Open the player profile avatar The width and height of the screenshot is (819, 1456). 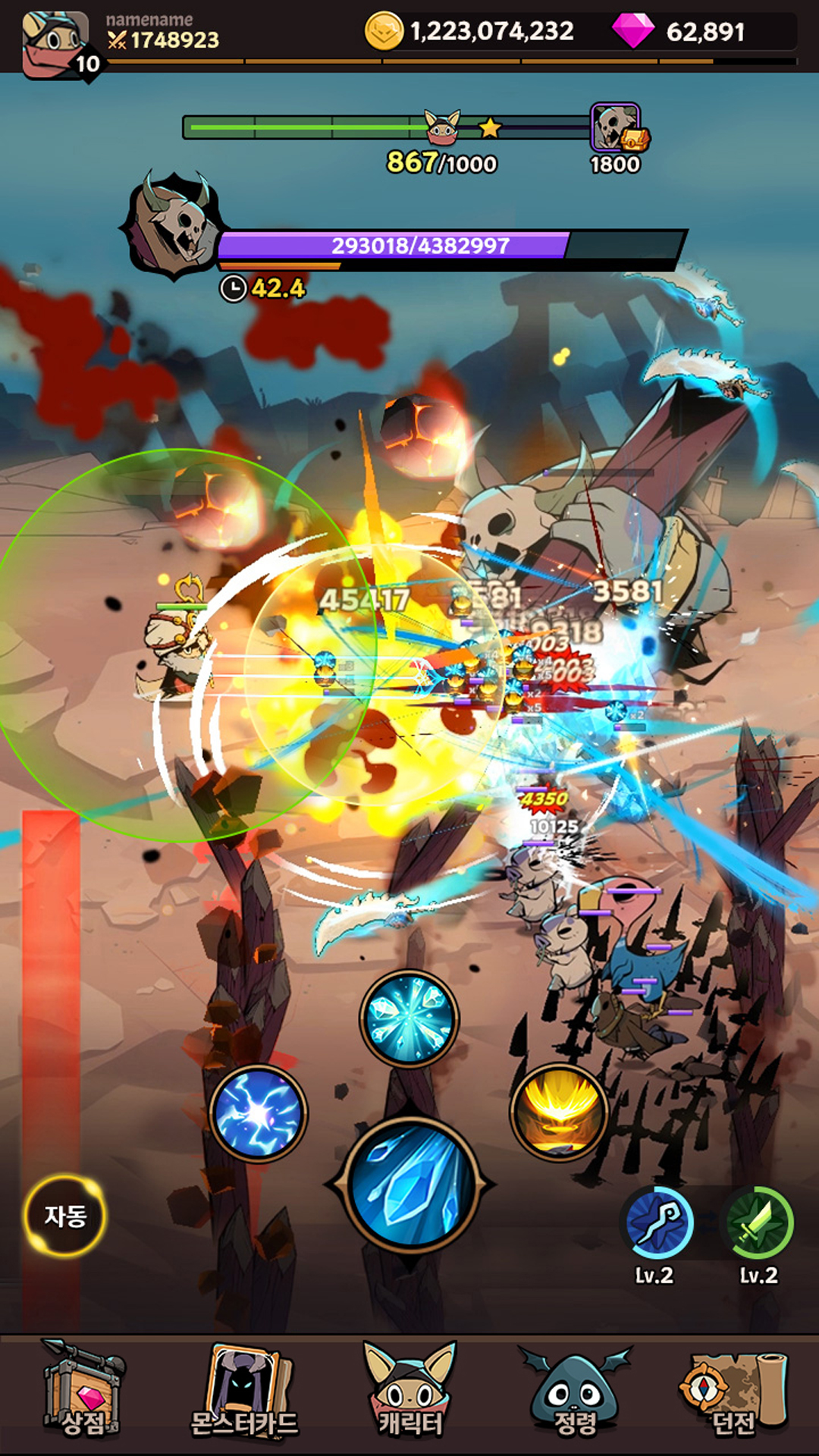tap(57, 44)
